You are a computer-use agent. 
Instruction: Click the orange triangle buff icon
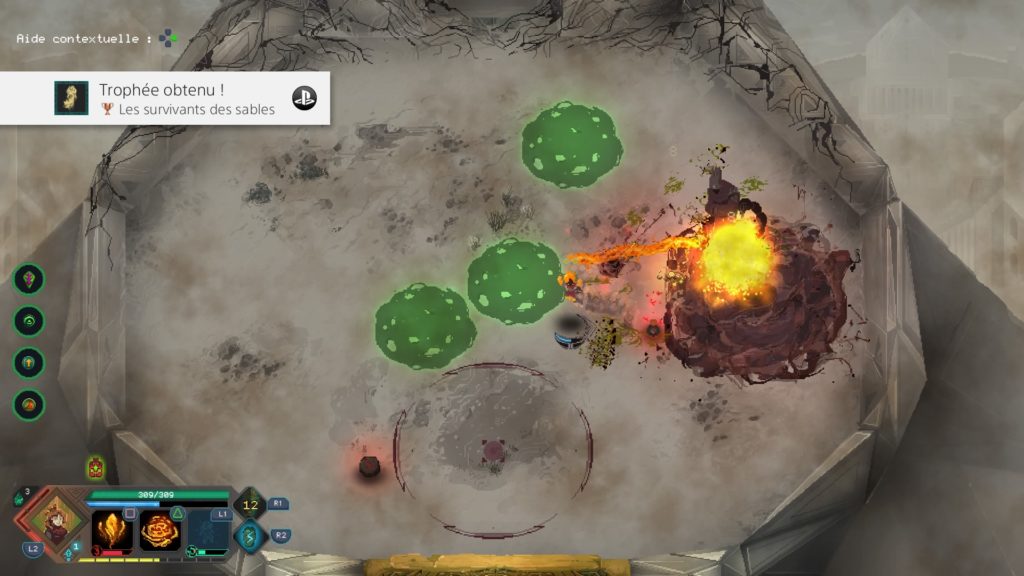pos(28,405)
